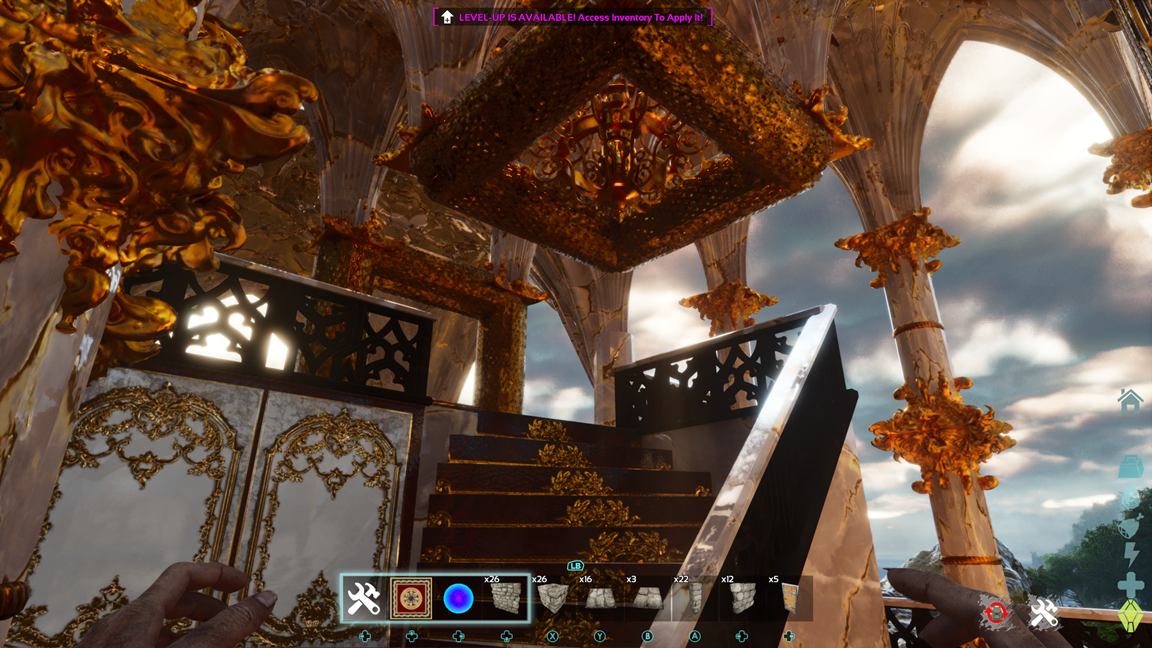Click the house status icon

coord(1130,401)
